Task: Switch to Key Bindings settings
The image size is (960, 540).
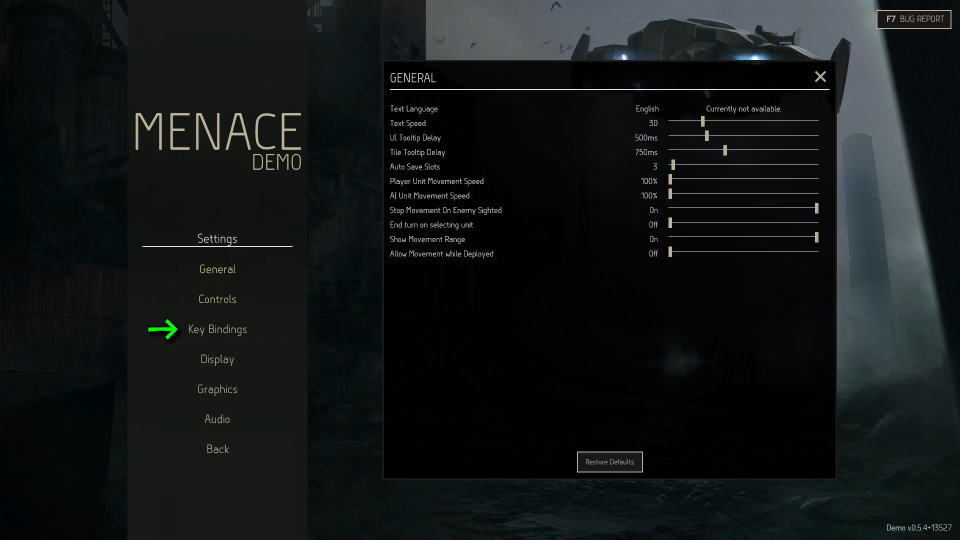Action: click(x=217, y=329)
